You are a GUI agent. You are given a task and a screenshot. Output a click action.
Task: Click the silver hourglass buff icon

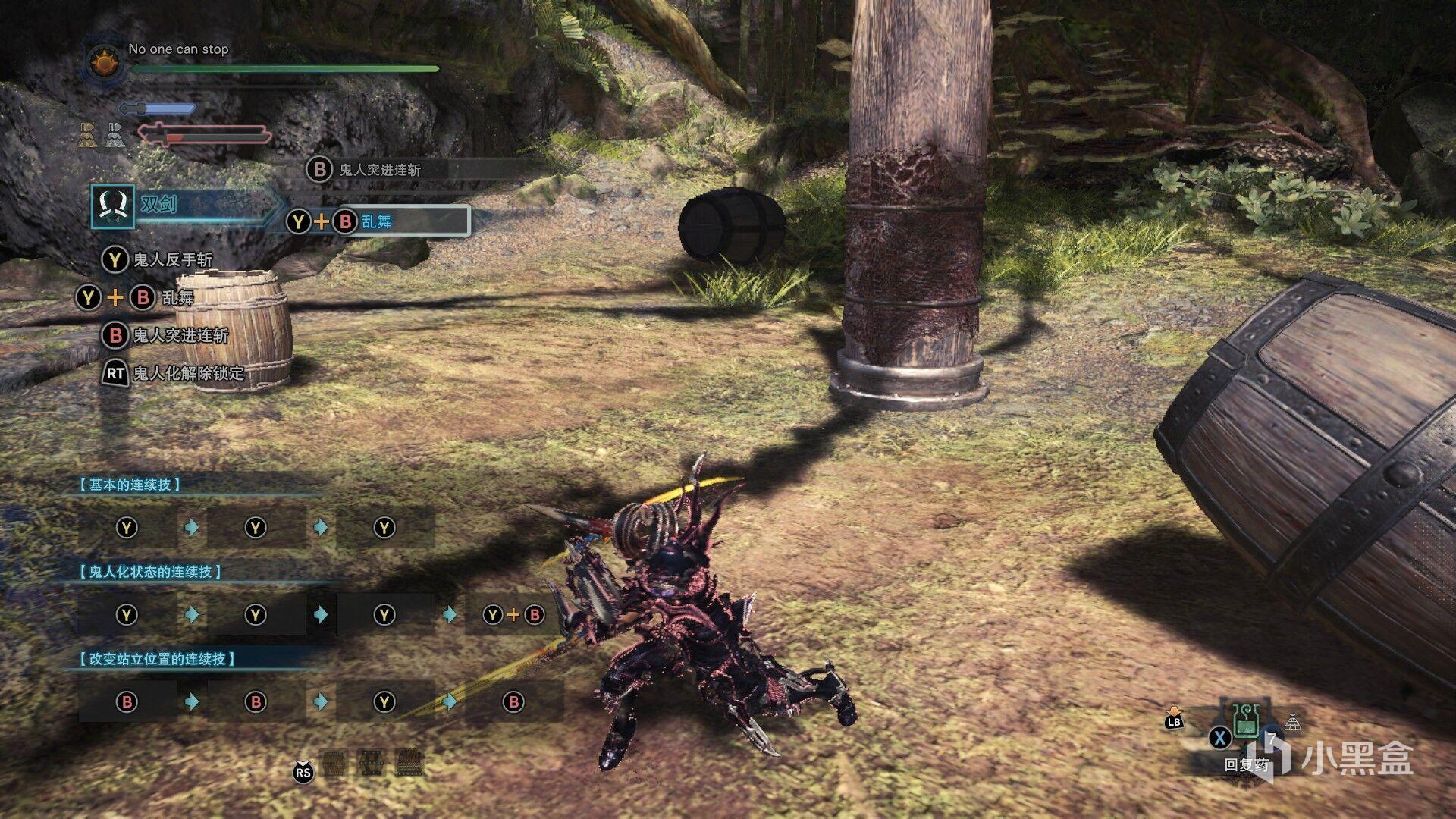tap(114, 134)
